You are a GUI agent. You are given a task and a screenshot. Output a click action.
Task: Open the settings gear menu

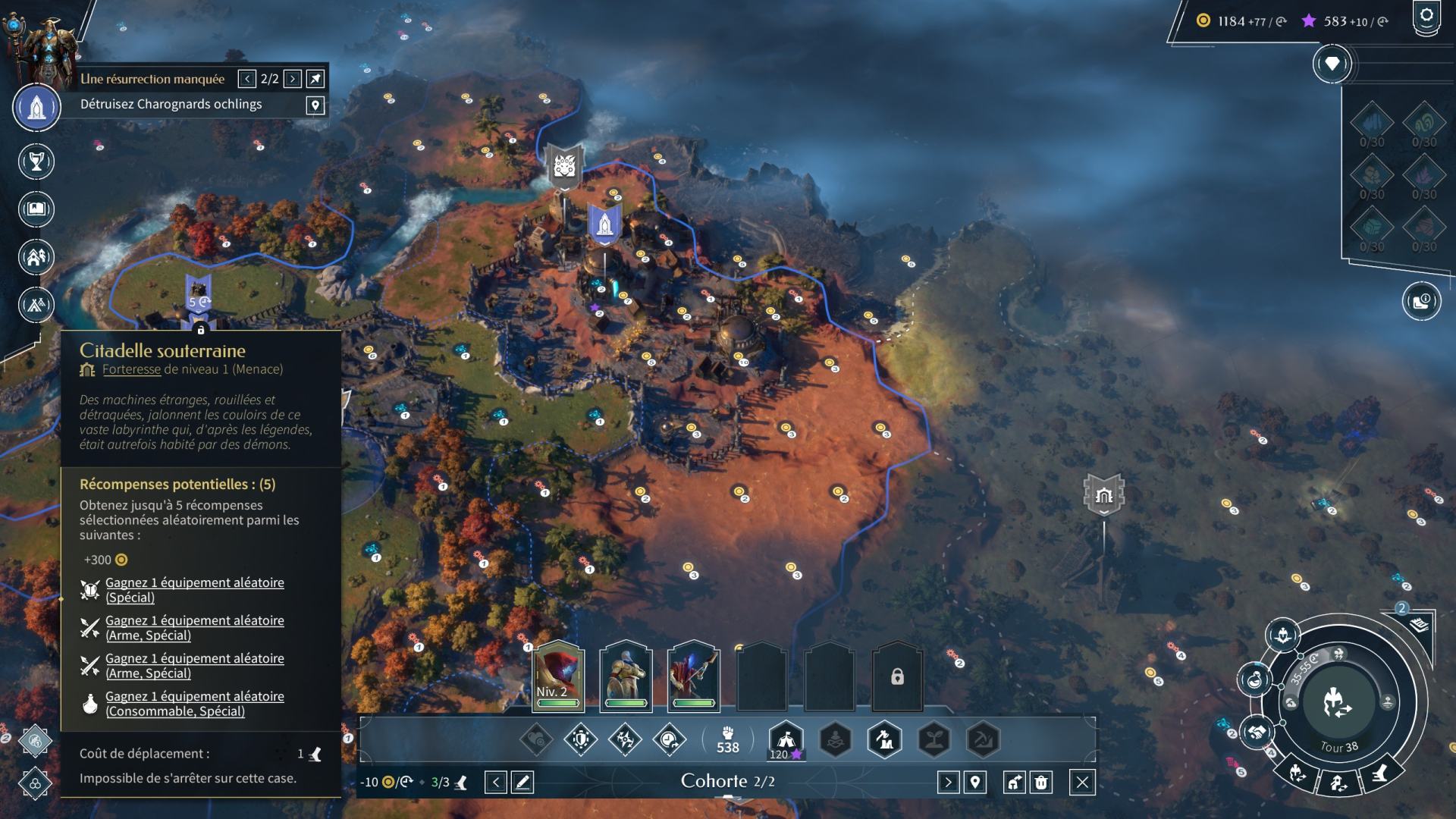pos(1426,17)
